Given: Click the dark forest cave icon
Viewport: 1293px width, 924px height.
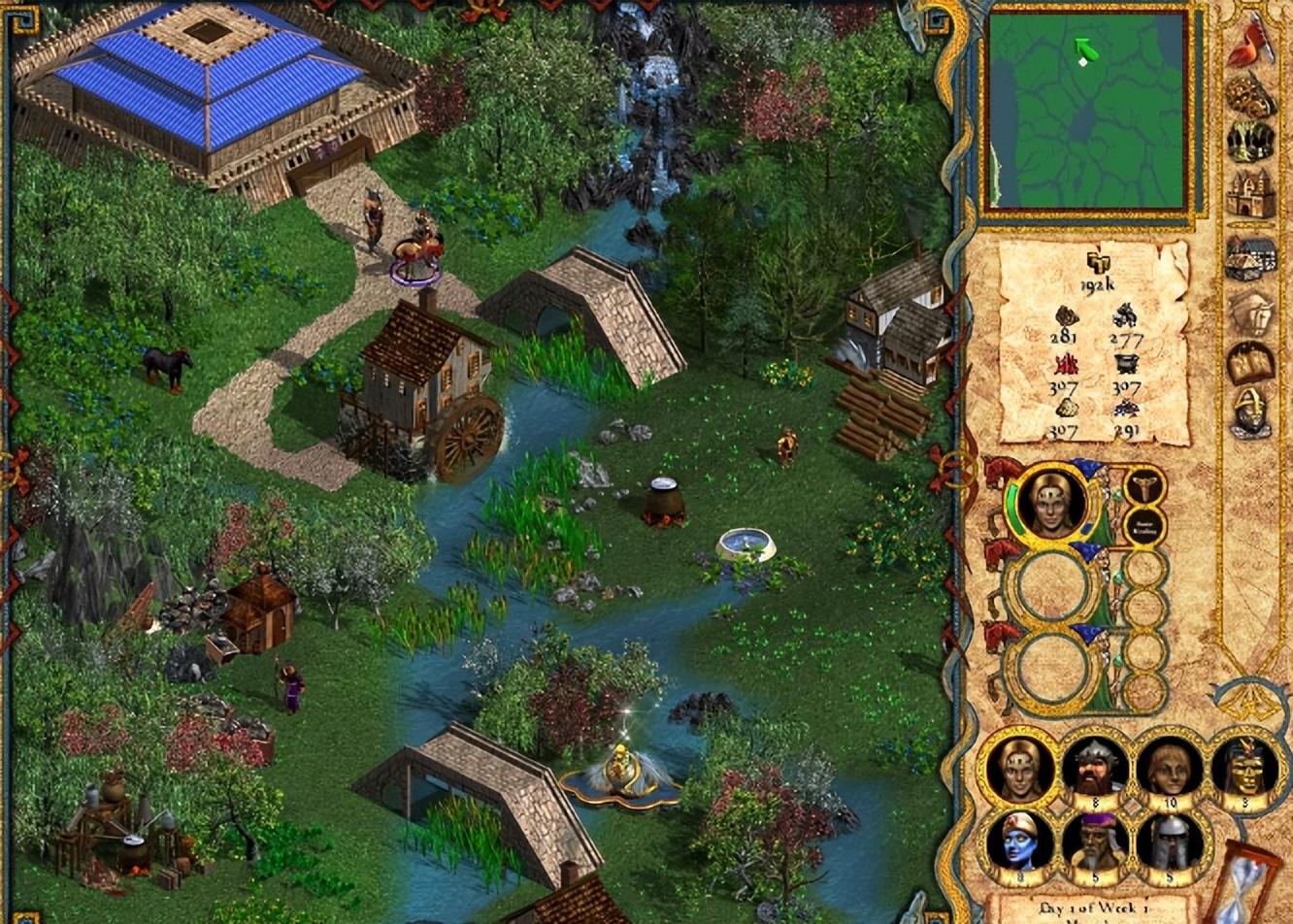Looking at the screenshot, I should click(1249, 142).
